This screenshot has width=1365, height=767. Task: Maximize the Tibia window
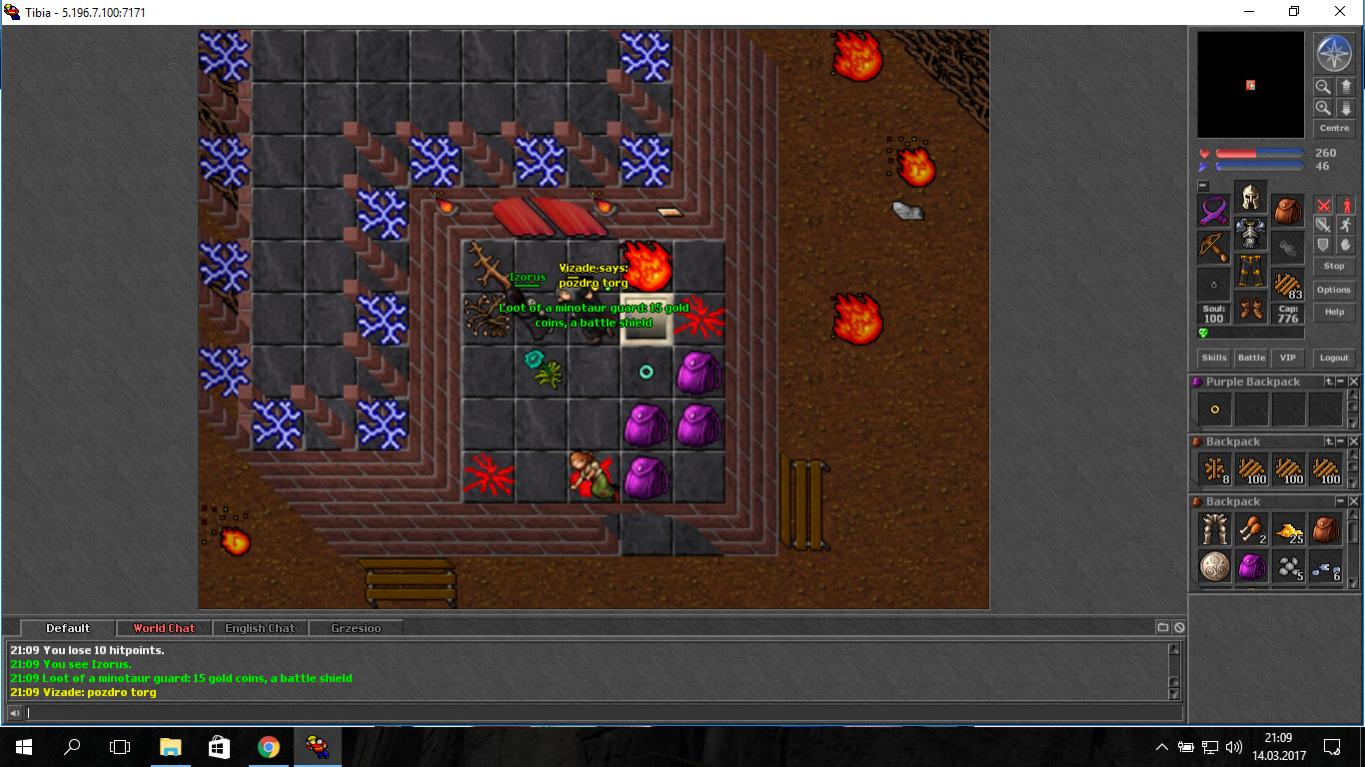pyautogui.click(x=1293, y=12)
